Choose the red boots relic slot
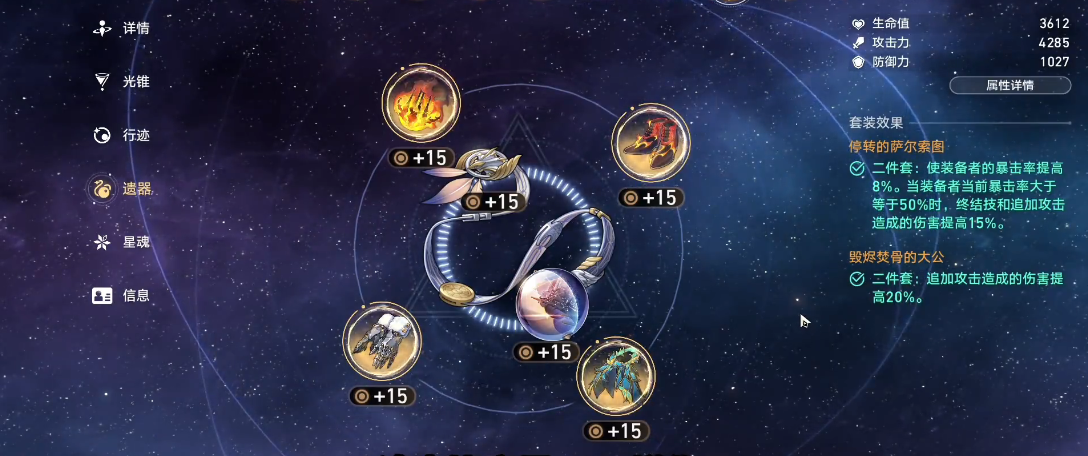The image size is (1088, 456). 650,142
